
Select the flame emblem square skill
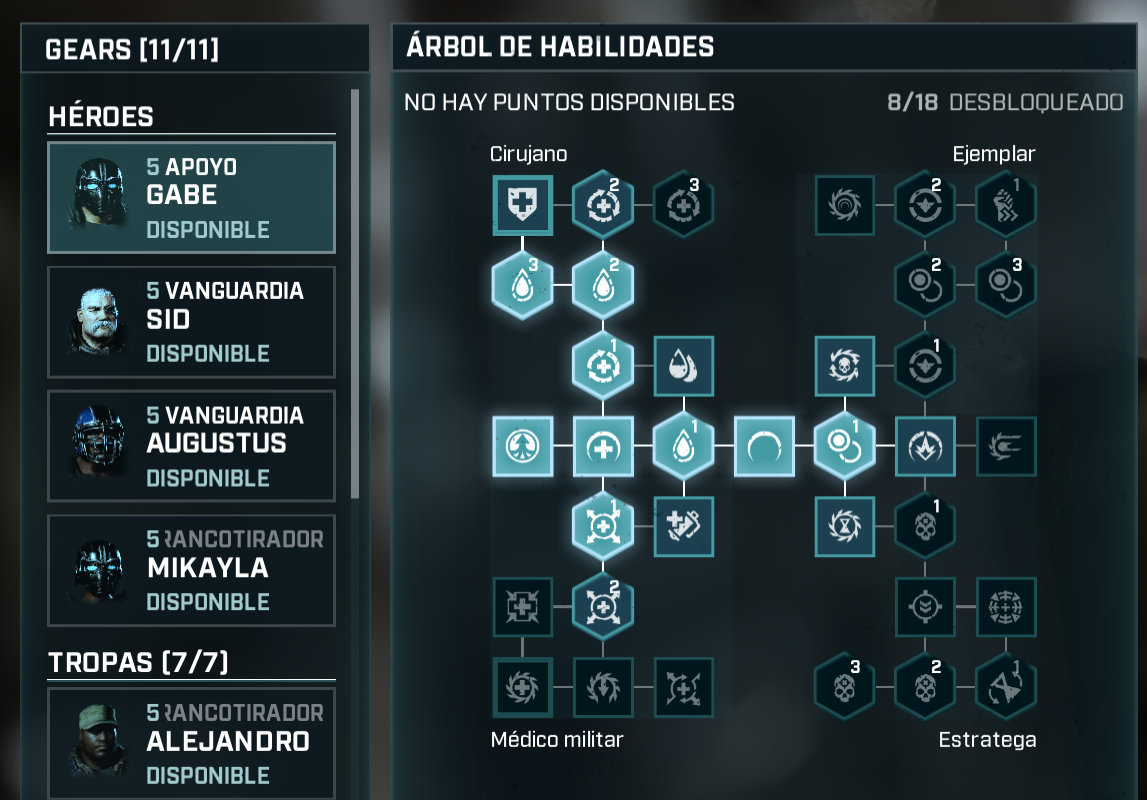pos(925,446)
